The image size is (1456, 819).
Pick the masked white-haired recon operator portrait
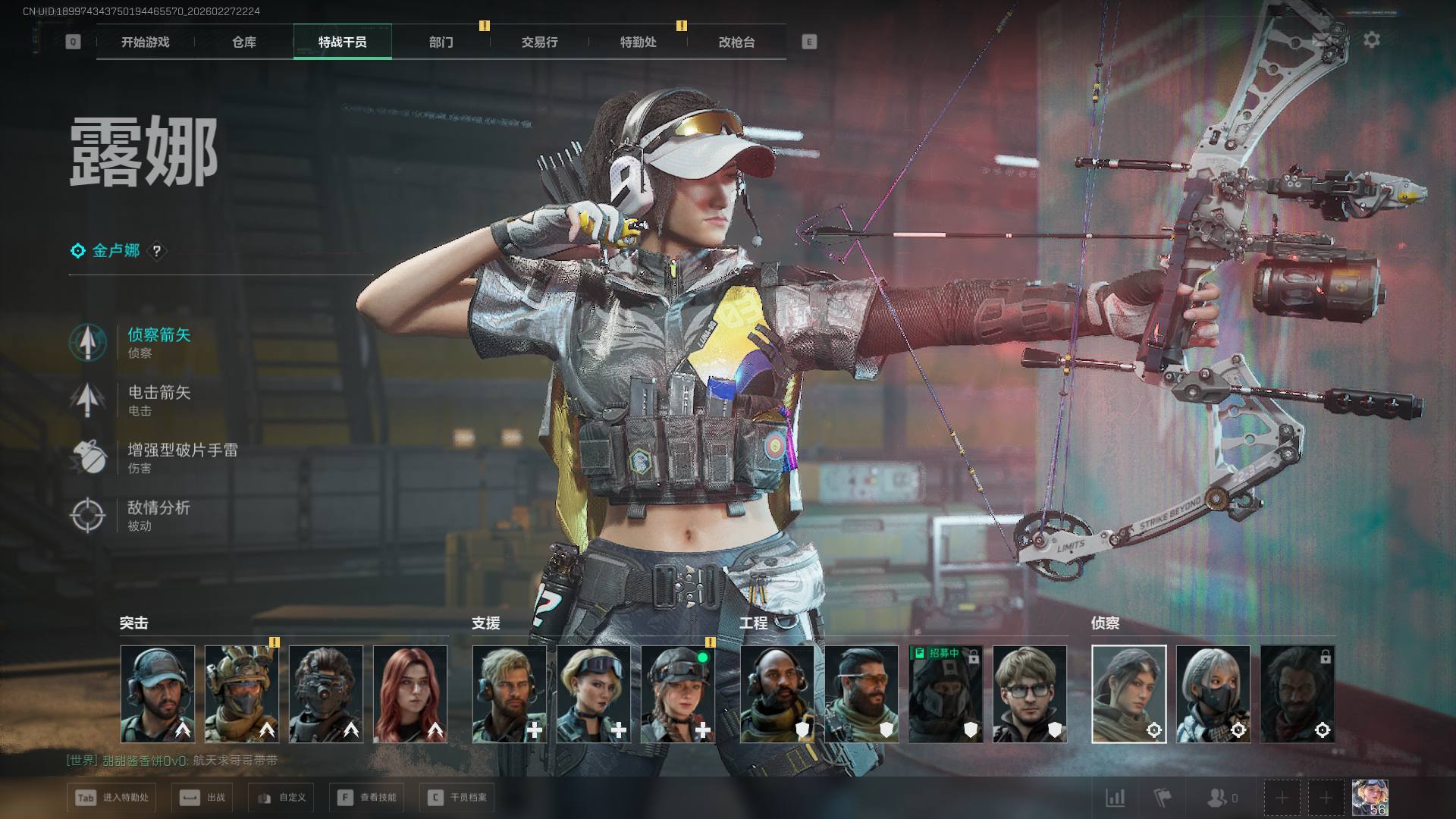click(x=1213, y=694)
